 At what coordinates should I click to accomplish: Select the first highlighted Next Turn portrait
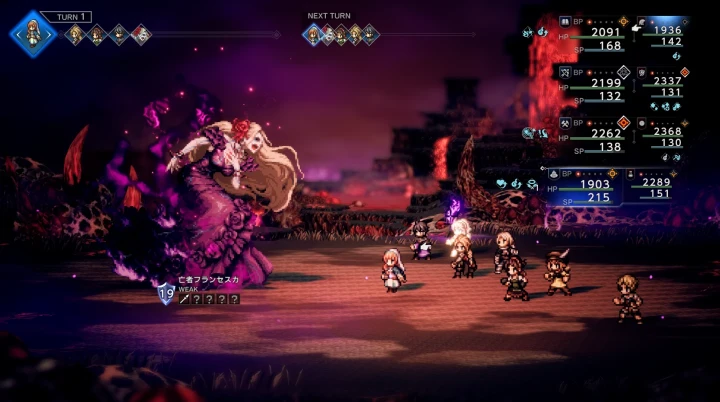click(x=313, y=34)
